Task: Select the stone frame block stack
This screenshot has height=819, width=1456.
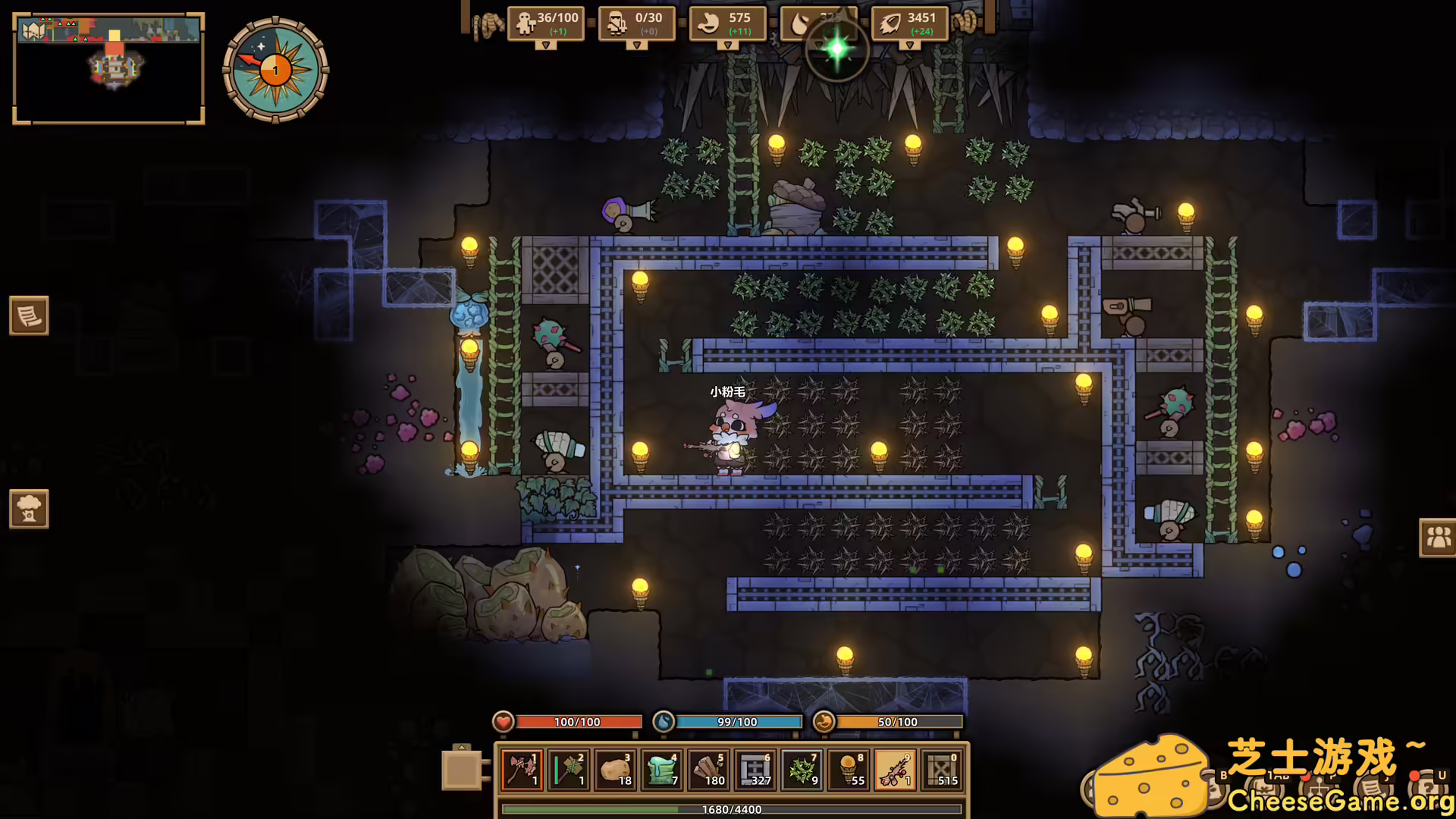Action: tap(755, 770)
